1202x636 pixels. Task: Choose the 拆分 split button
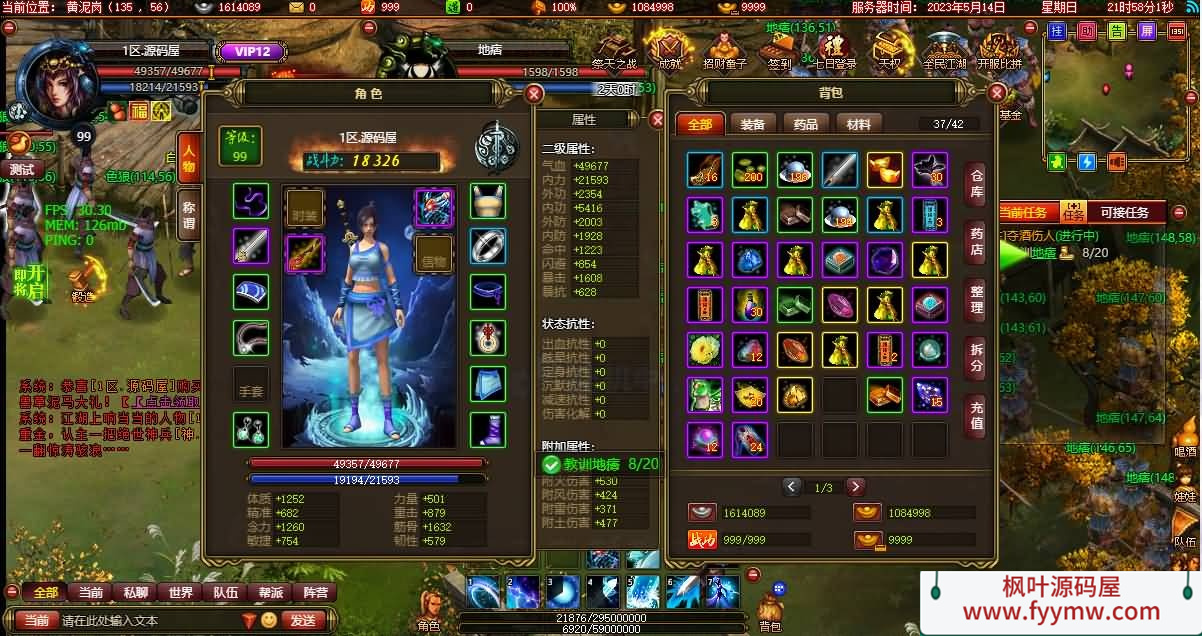977,356
